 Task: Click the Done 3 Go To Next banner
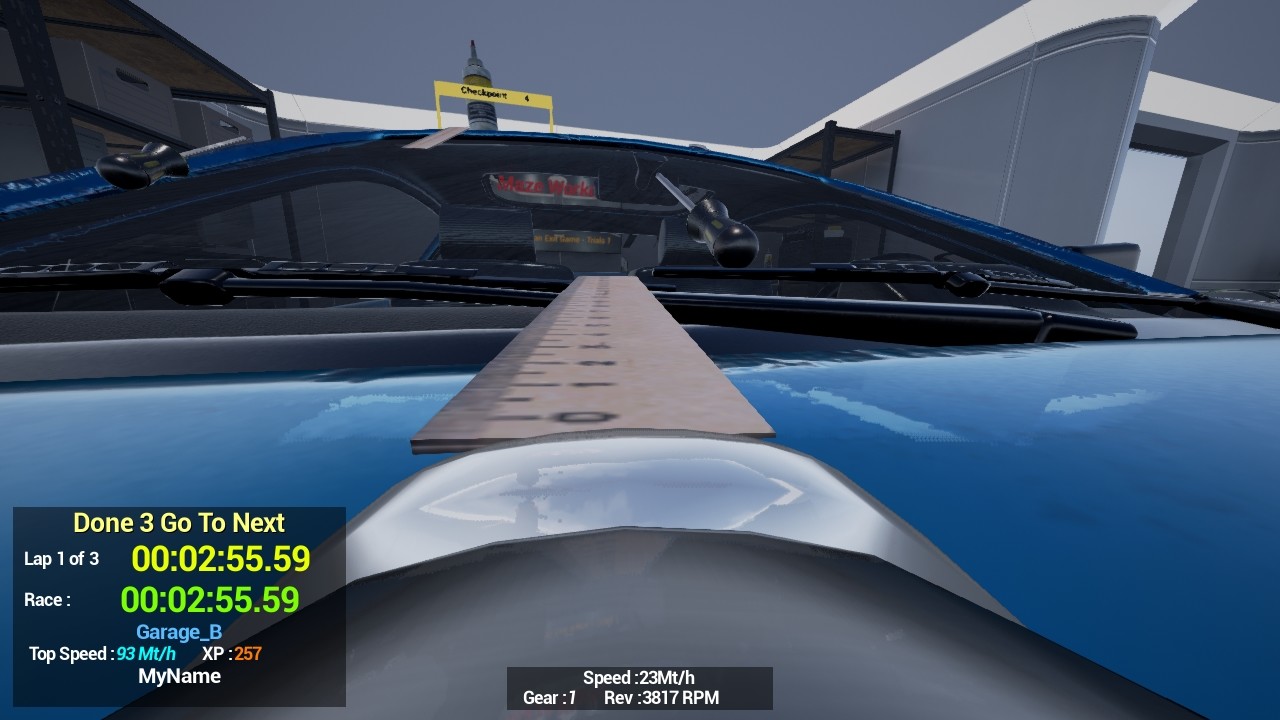click(x=178, y=522)
